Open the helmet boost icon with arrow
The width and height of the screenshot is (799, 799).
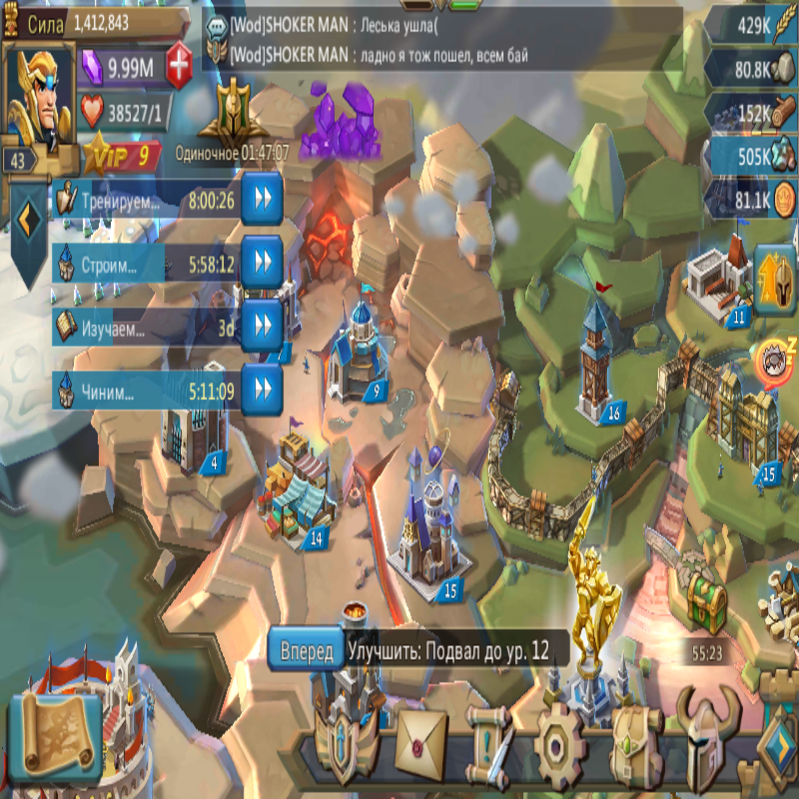(x=774, y=280)
